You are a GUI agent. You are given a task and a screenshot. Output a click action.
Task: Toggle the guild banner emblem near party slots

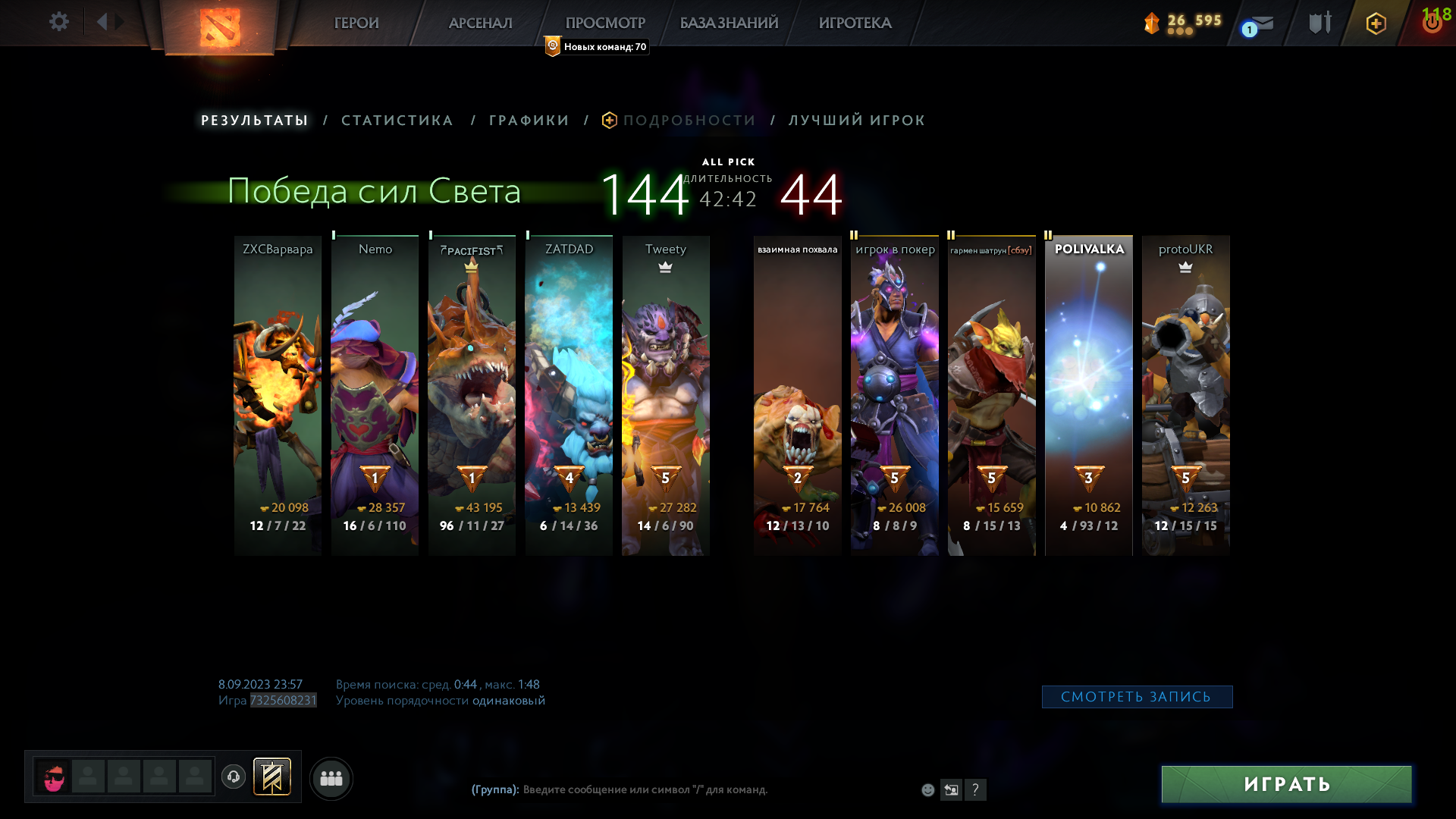point(274,777)
